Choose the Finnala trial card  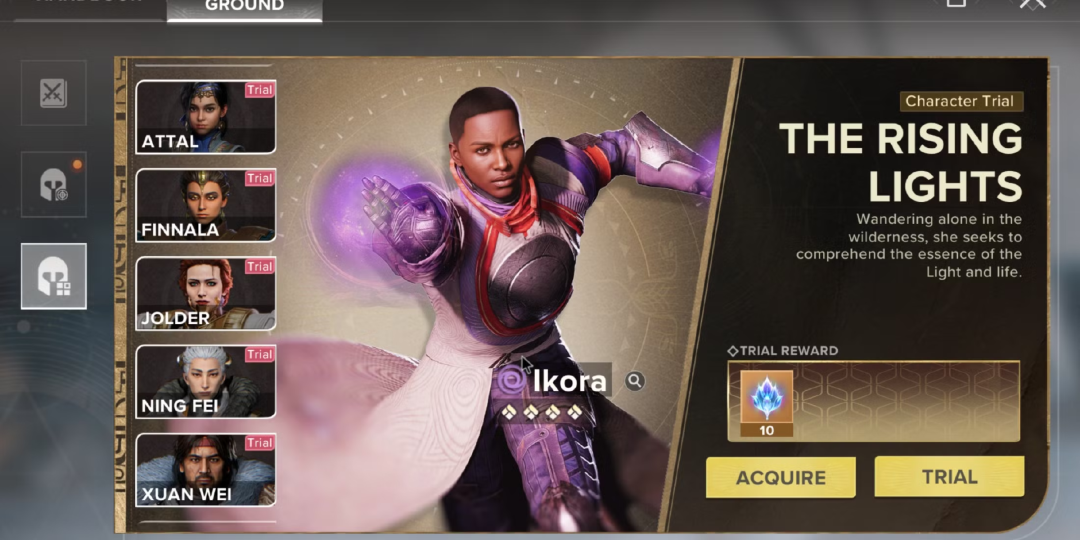(x=205, y=205)
